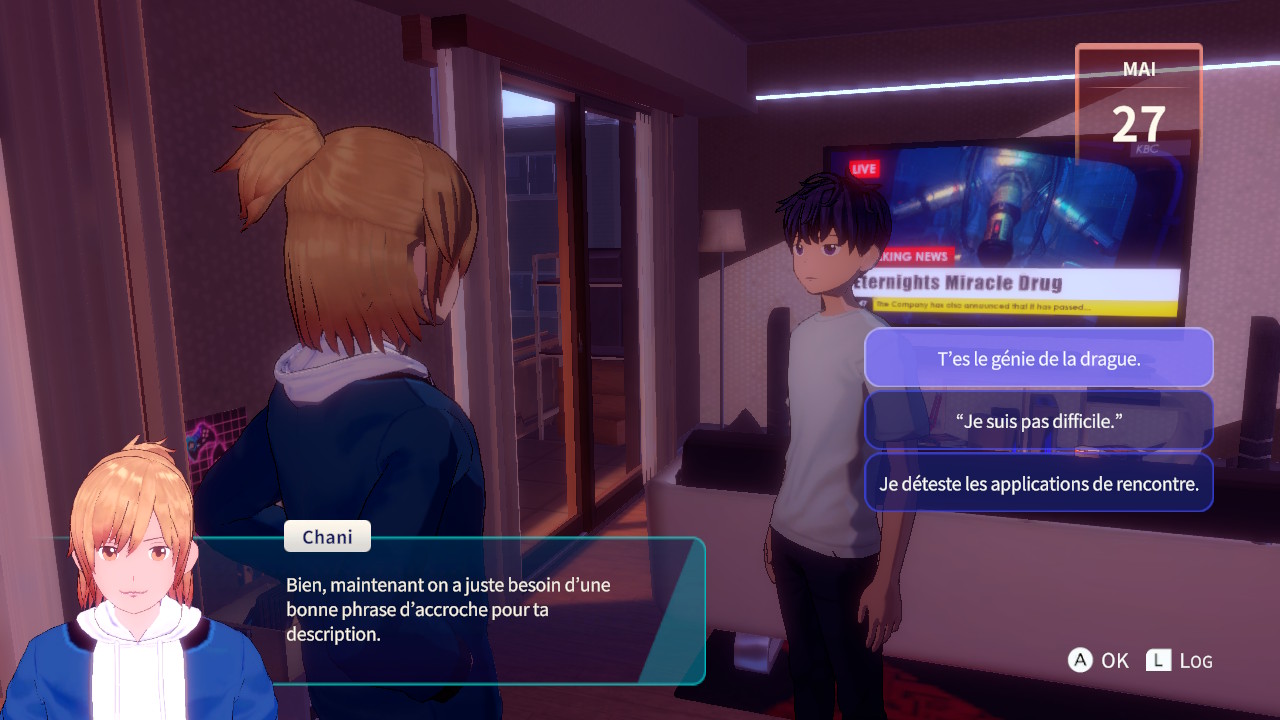
Task: Select the "Je suis pas difficile." dialogue option
Action: pyautogui.click(x=1038, y=421)
